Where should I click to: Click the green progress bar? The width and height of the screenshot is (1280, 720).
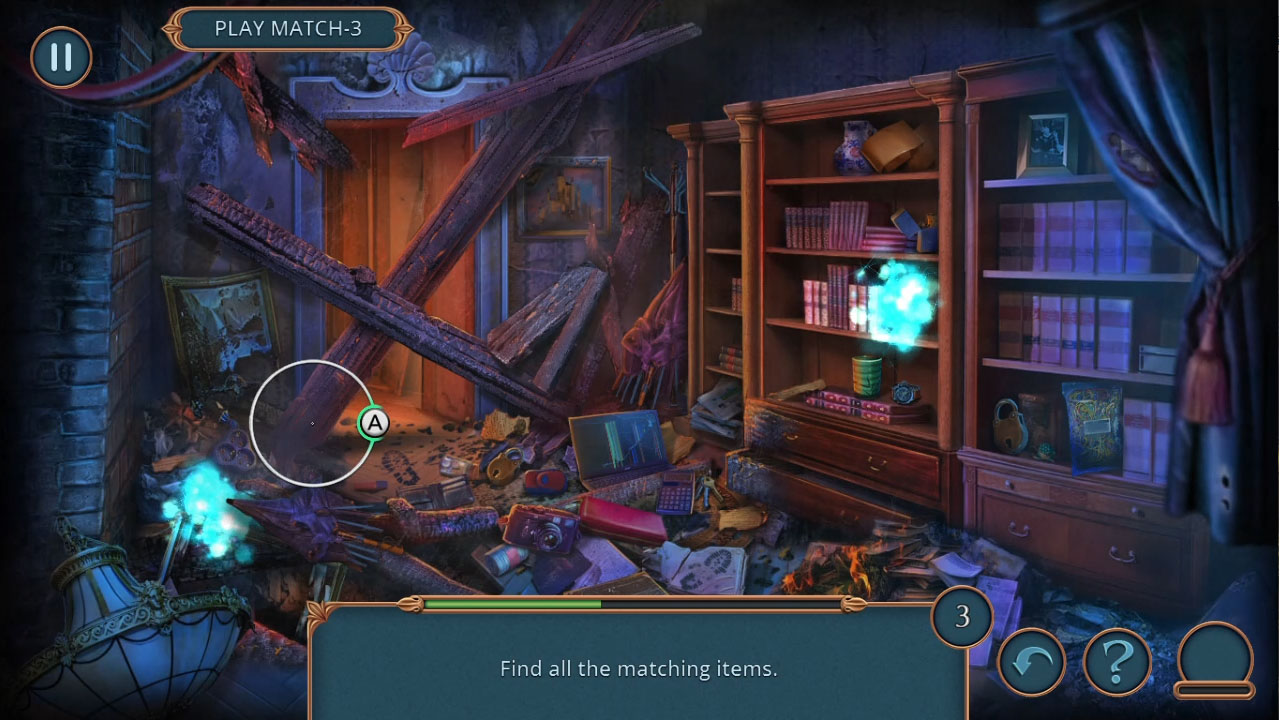pos(510,605)
